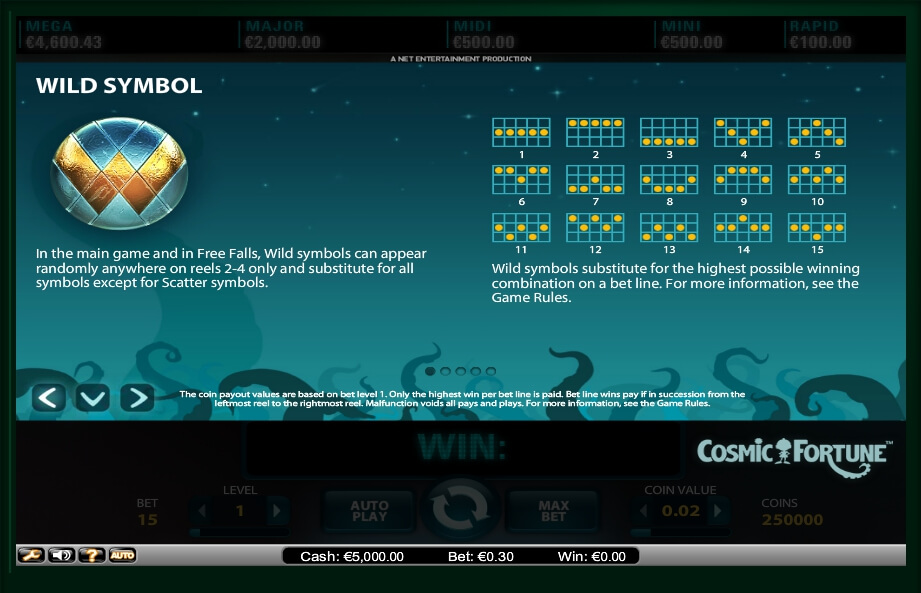Image resolution: width=921 pixels, height=593 pixels.
Task: Spin the reels with the circular arrows button
Action: 460,510
